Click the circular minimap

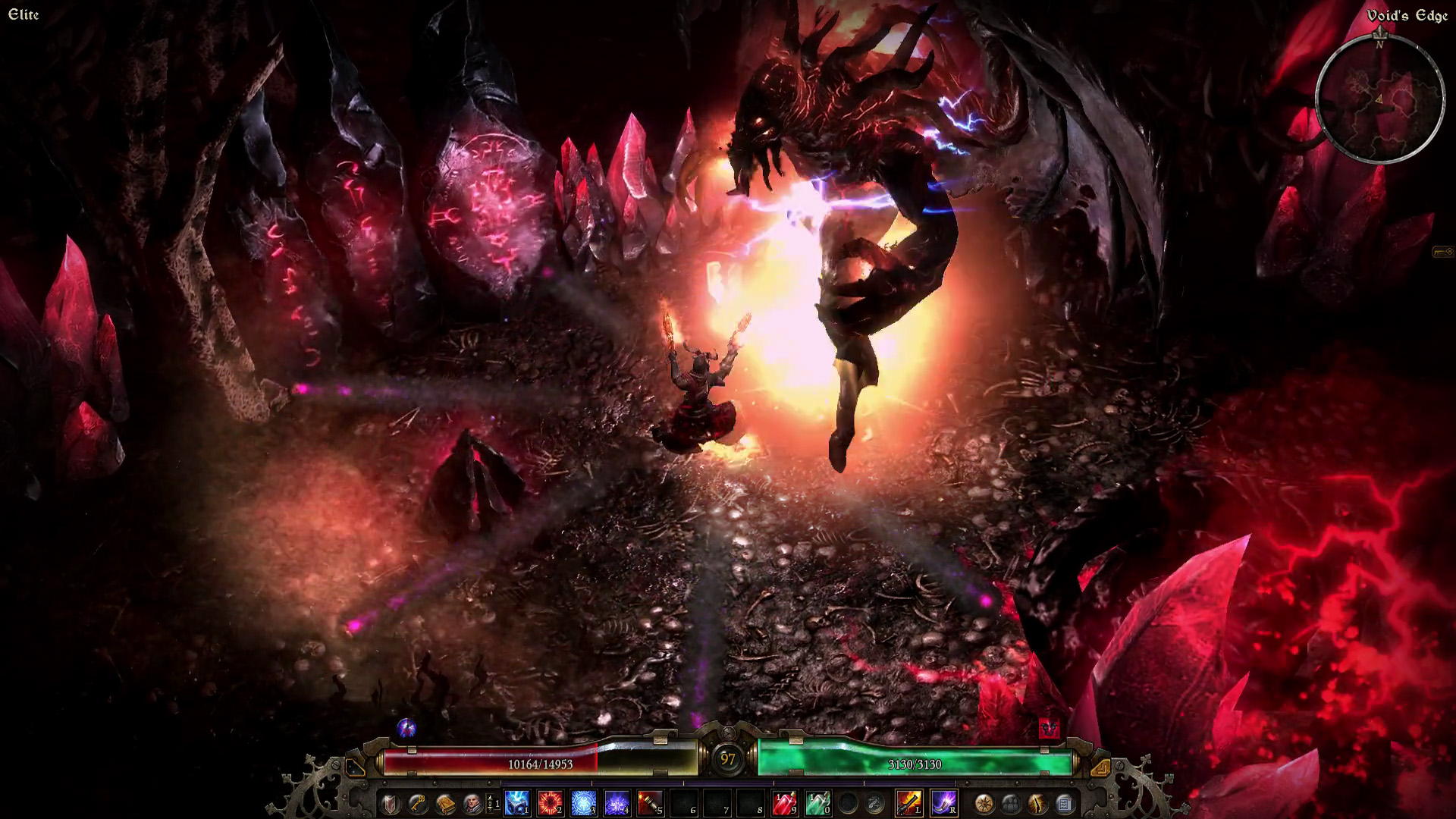point(1379,99)
